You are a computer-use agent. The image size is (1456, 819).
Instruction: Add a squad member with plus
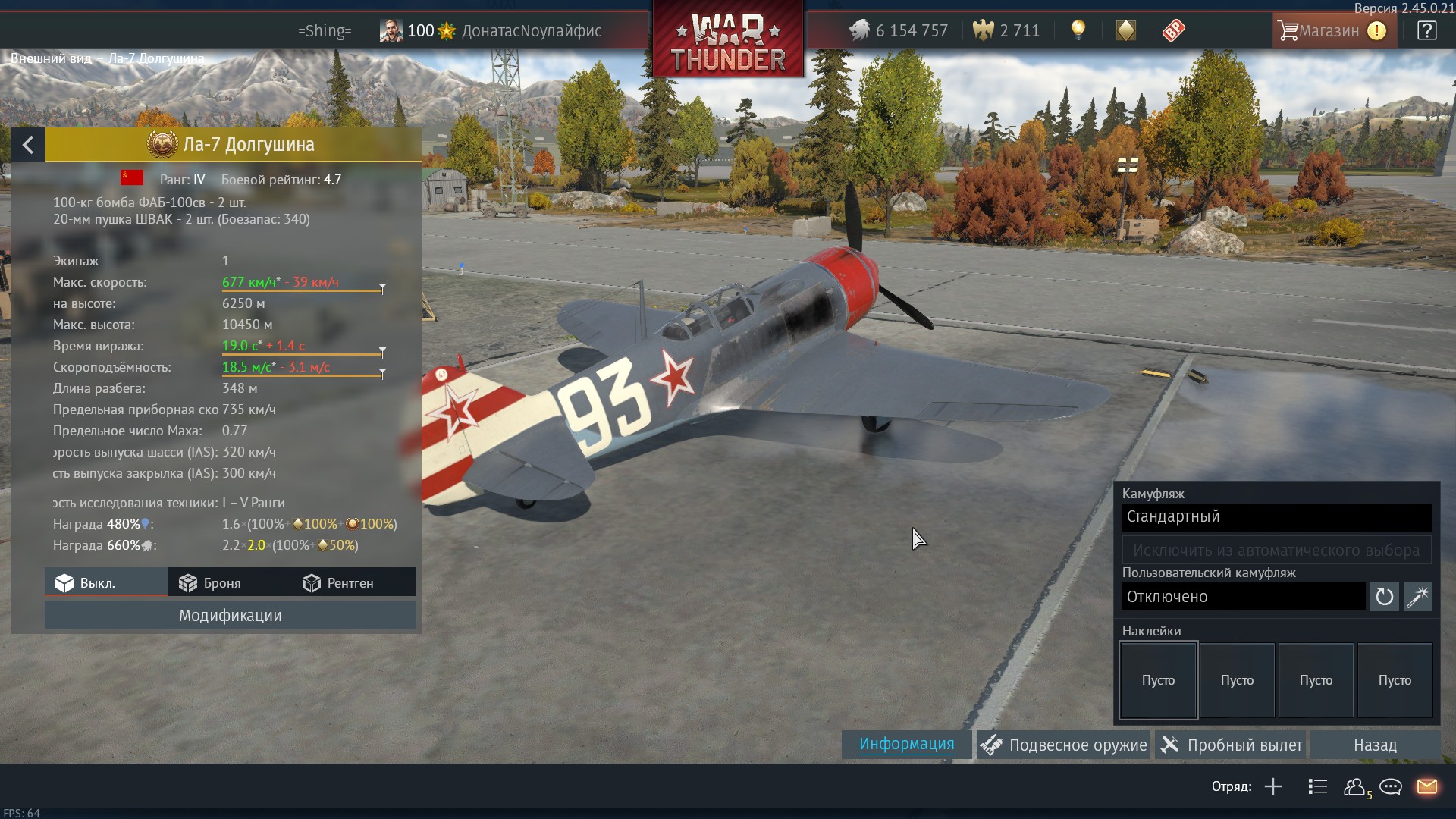1273,787
